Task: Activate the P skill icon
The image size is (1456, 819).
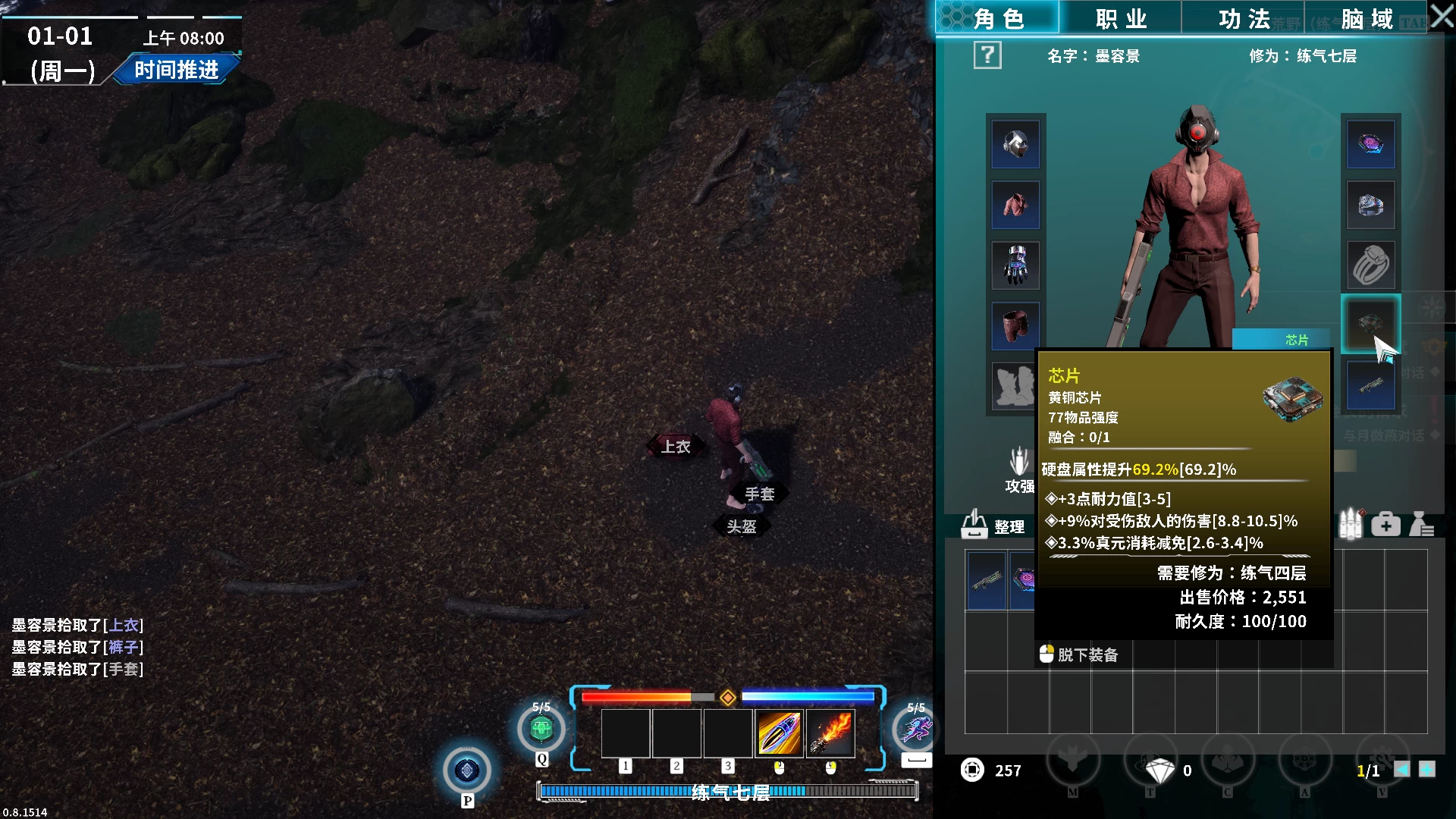Action: coord(468,770)
